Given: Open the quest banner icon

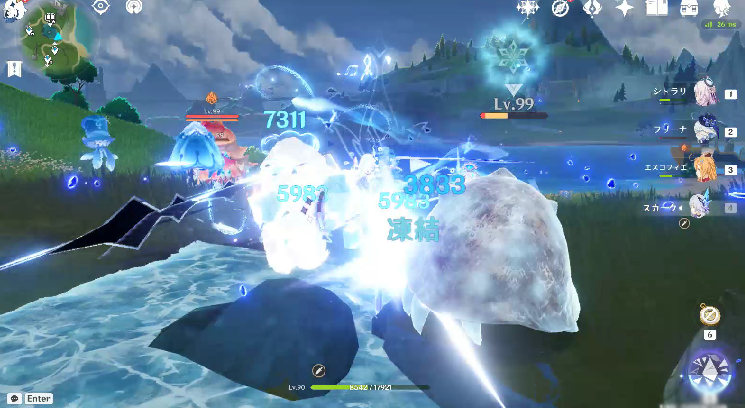Looking at the screenshot, I should coord(13,68).
